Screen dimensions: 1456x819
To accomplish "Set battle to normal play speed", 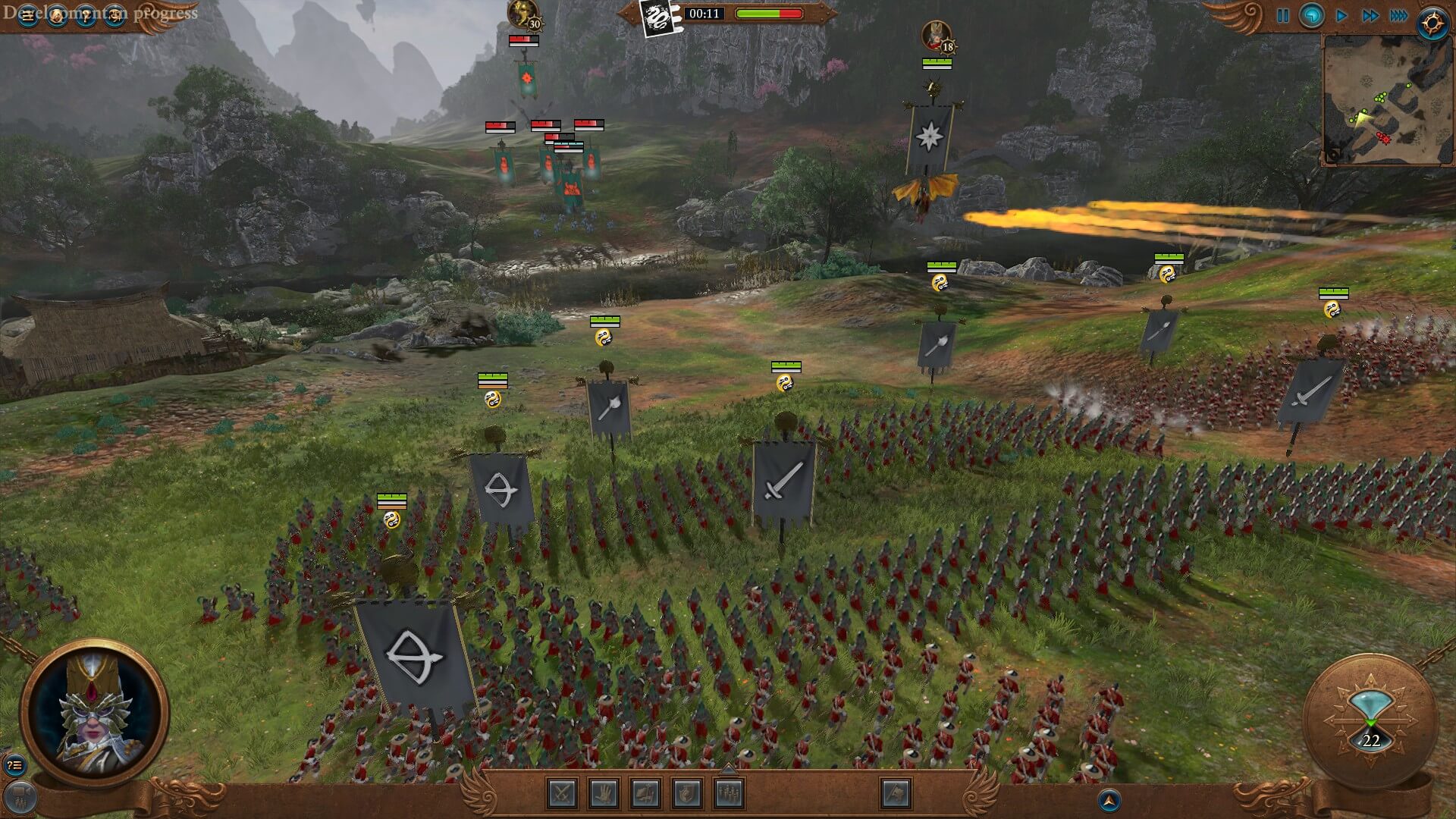I will point(1341,16).
